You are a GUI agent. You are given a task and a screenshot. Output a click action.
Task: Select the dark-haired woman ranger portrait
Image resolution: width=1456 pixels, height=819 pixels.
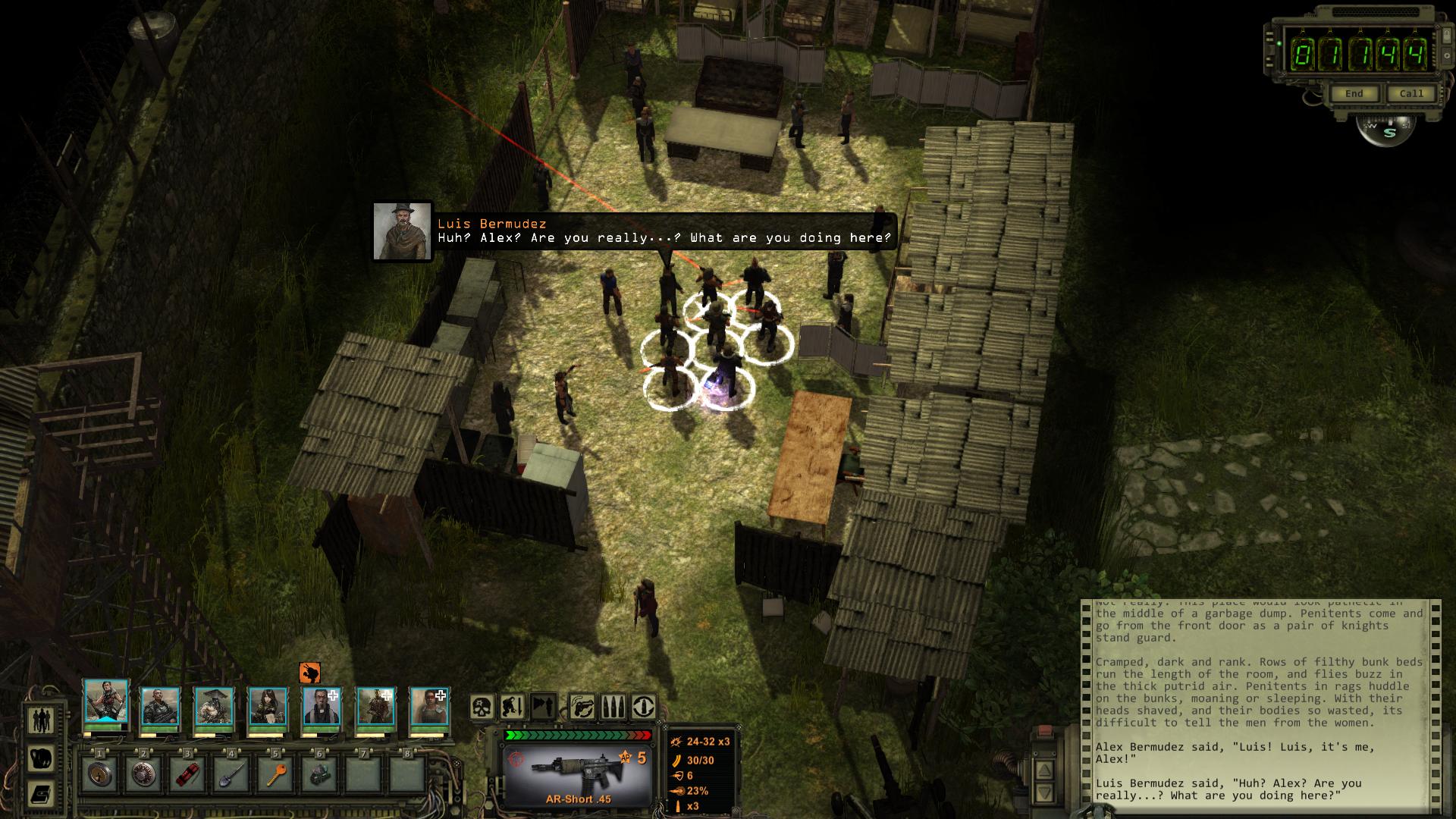[268, 706]
